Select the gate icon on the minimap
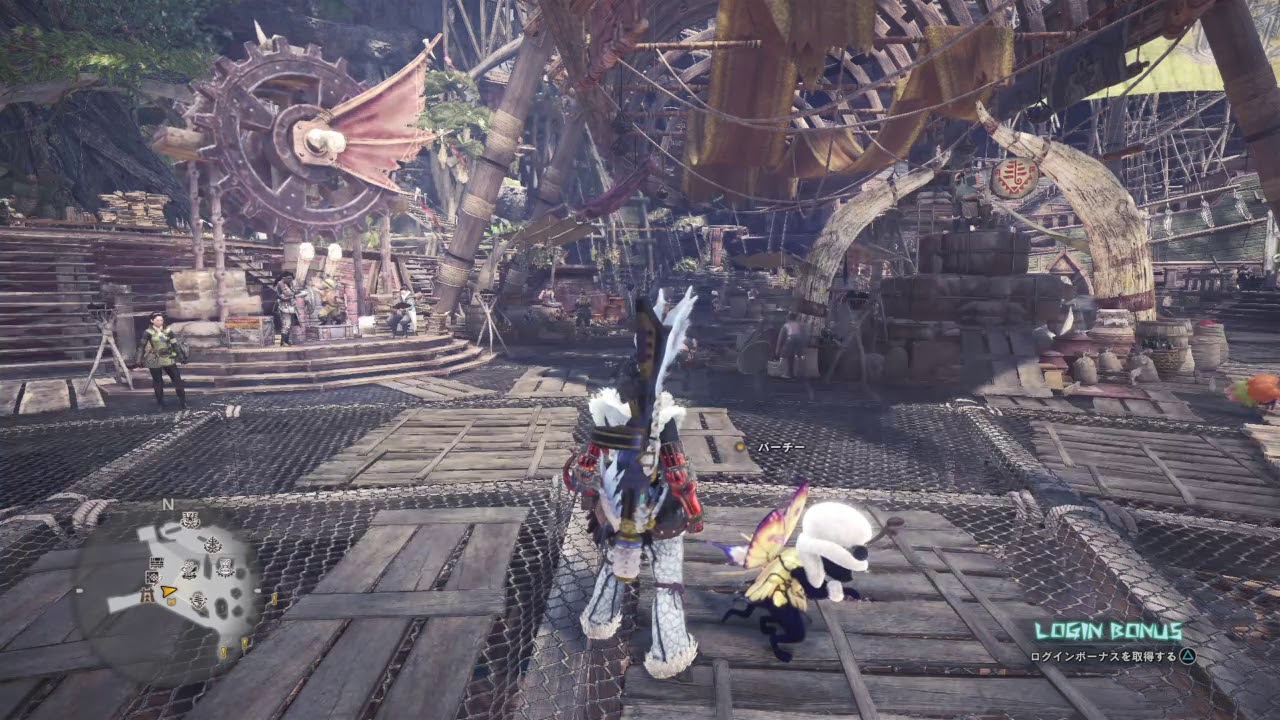This screenshot has height=720, width=1280. tap(147, 596)
